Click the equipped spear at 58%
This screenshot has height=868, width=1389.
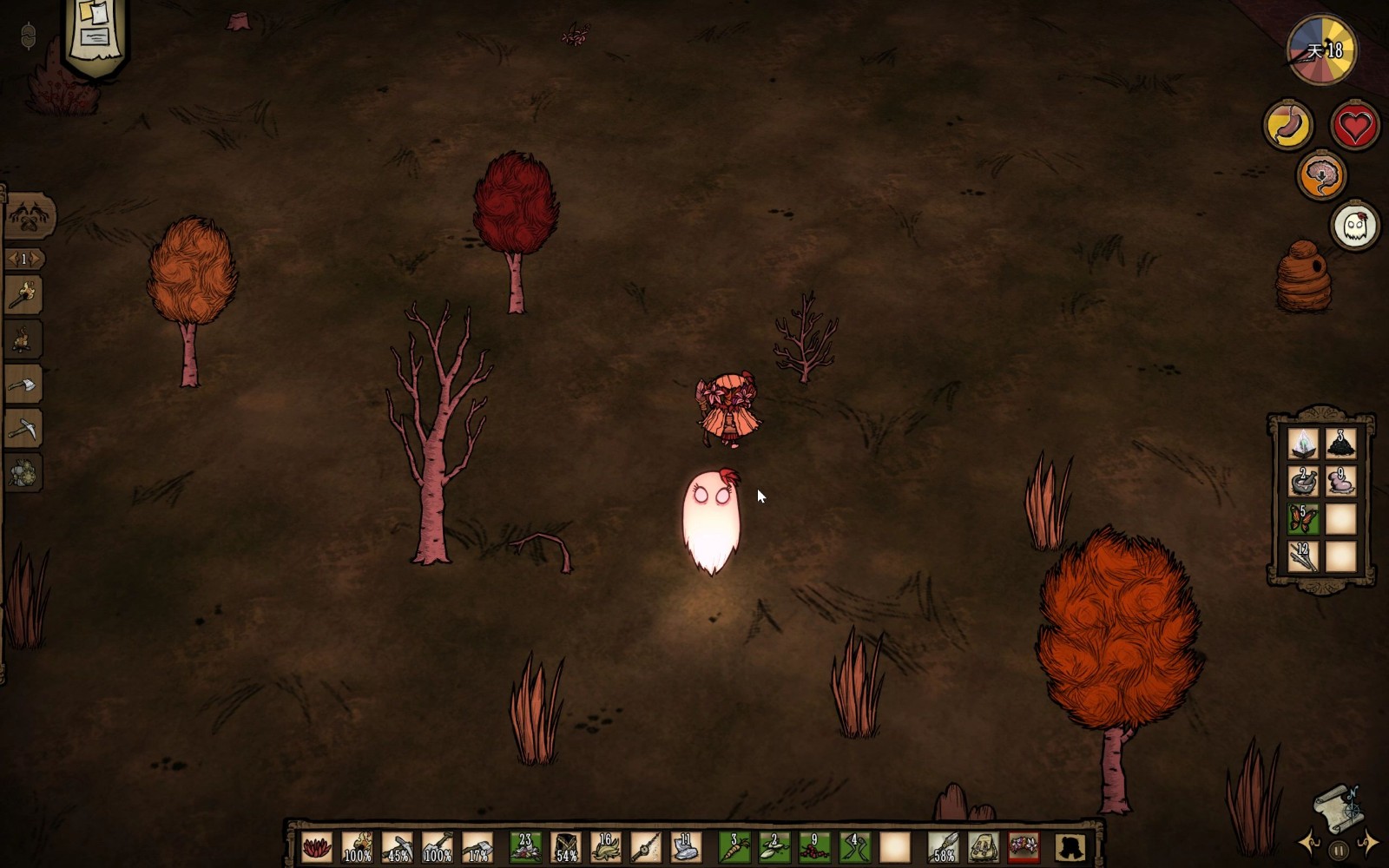(x=943, y=846)
